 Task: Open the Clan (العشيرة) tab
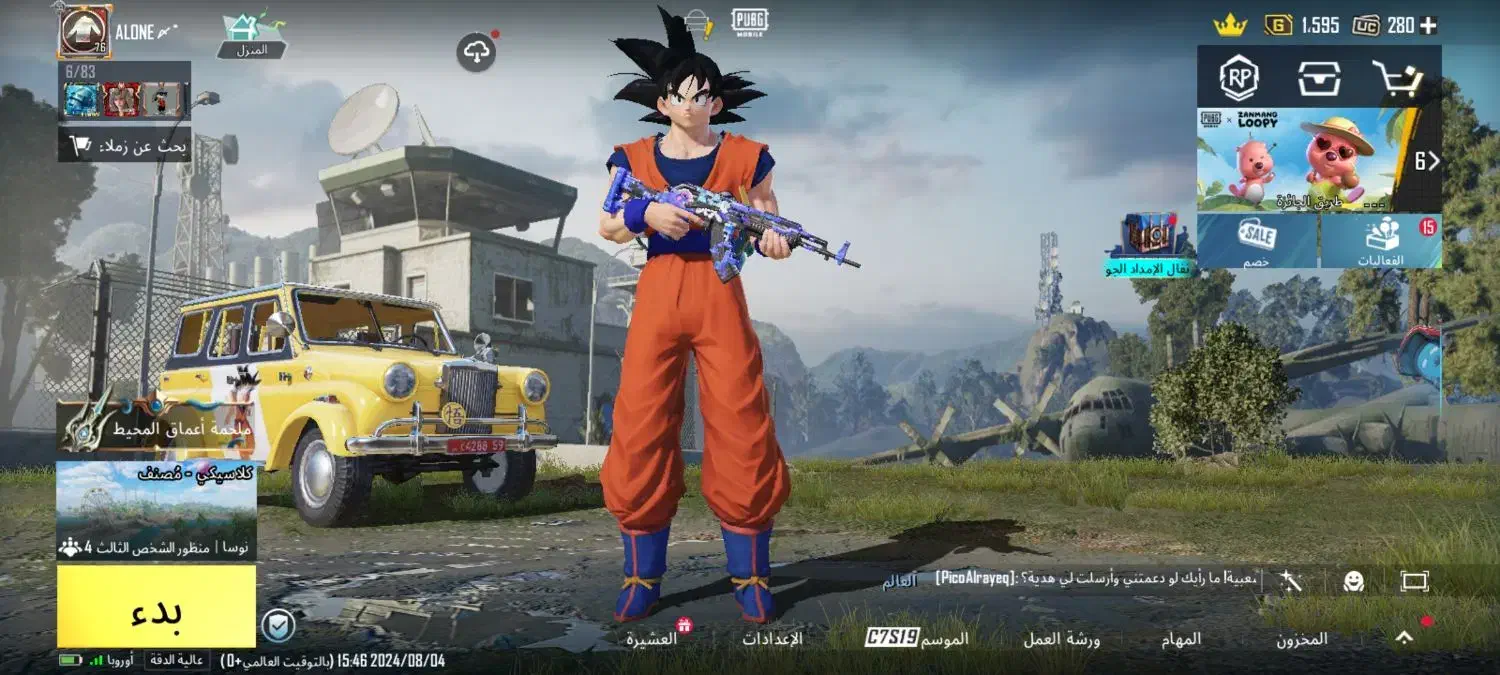click(652, 638)
